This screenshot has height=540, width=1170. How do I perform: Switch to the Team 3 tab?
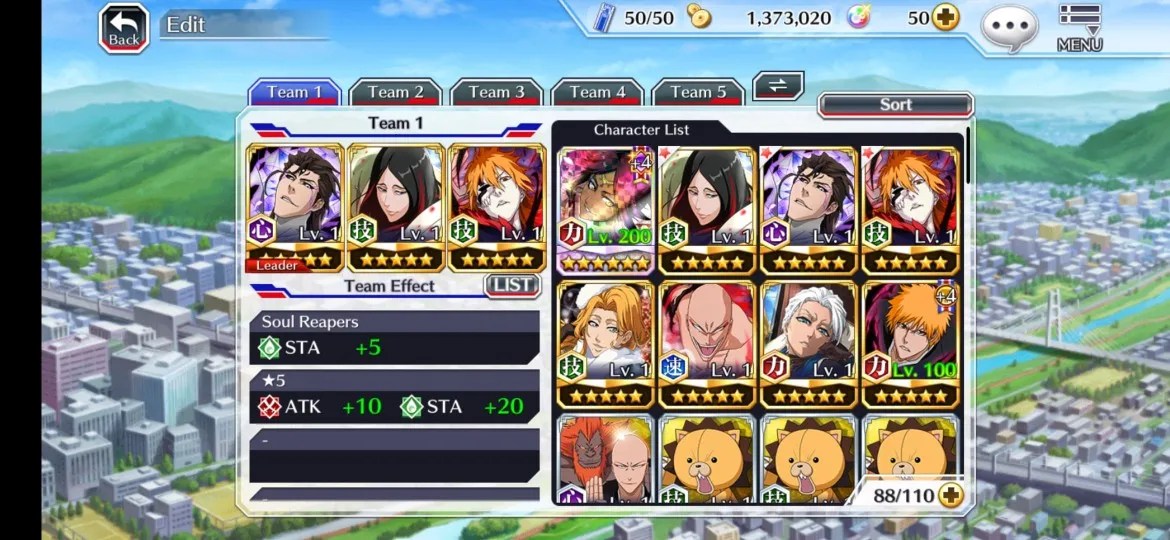pyautogui.click(x=496, y=92)
